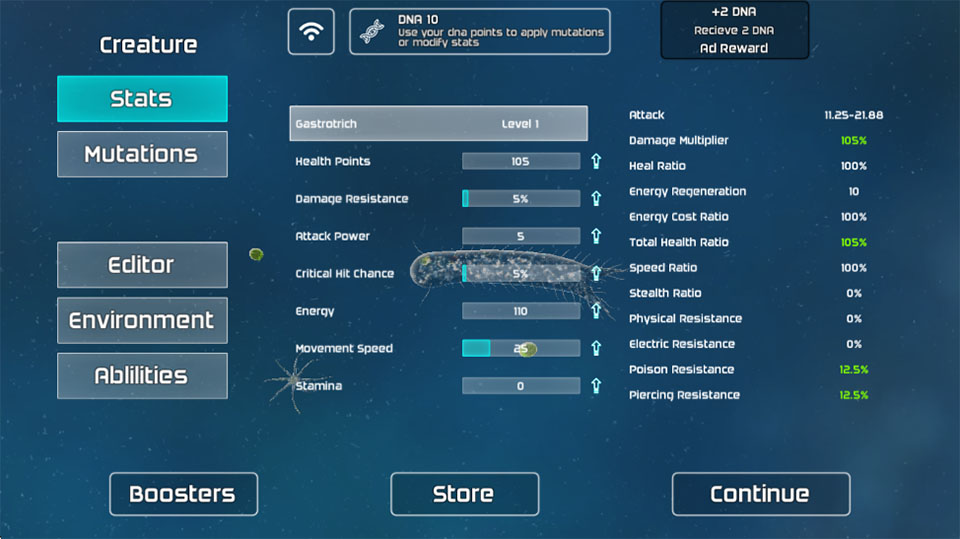Visit the Store
This screenshot has width=960, height=539.
[464, 494]
